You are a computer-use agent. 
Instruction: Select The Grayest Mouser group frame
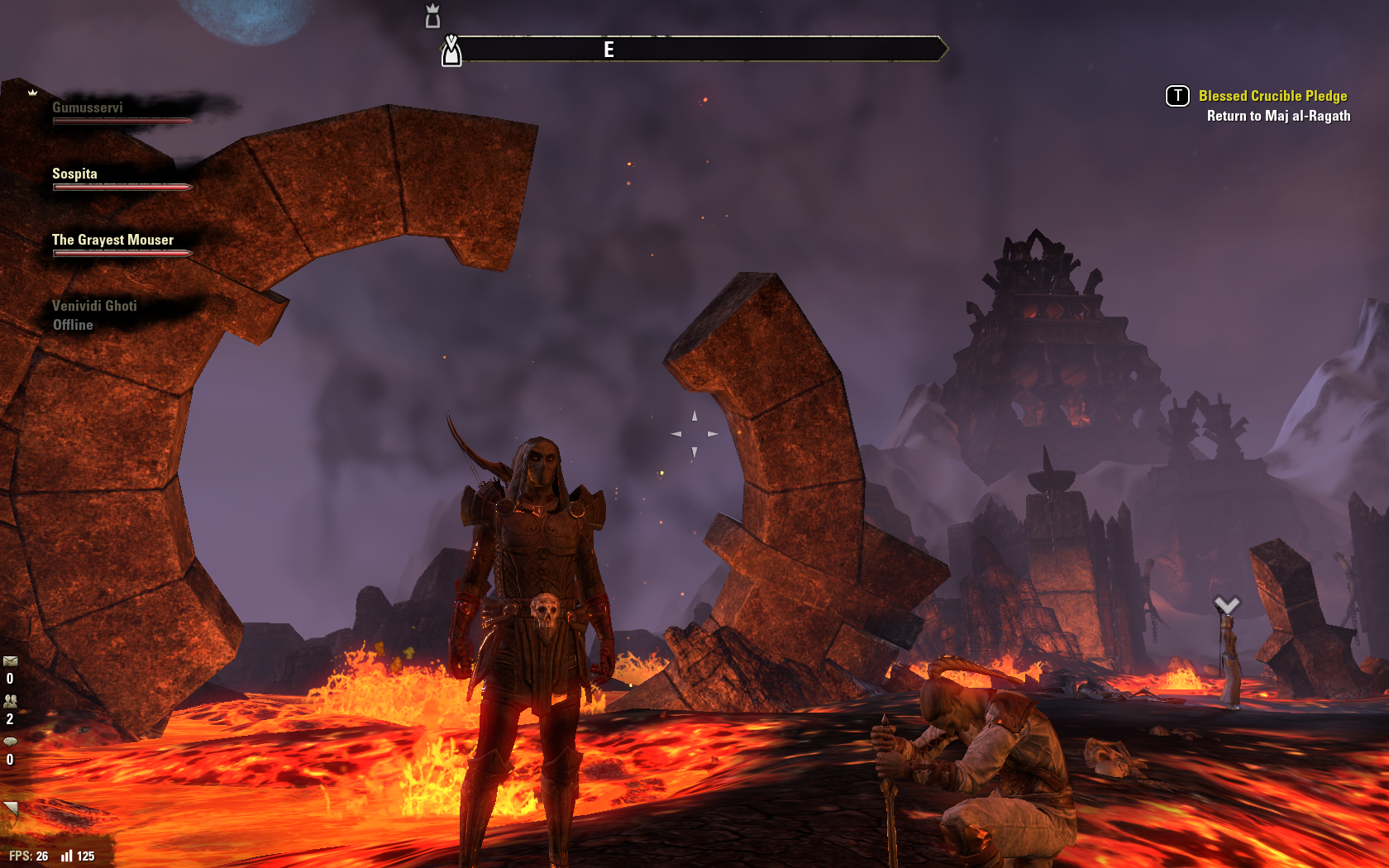[112, 241]
